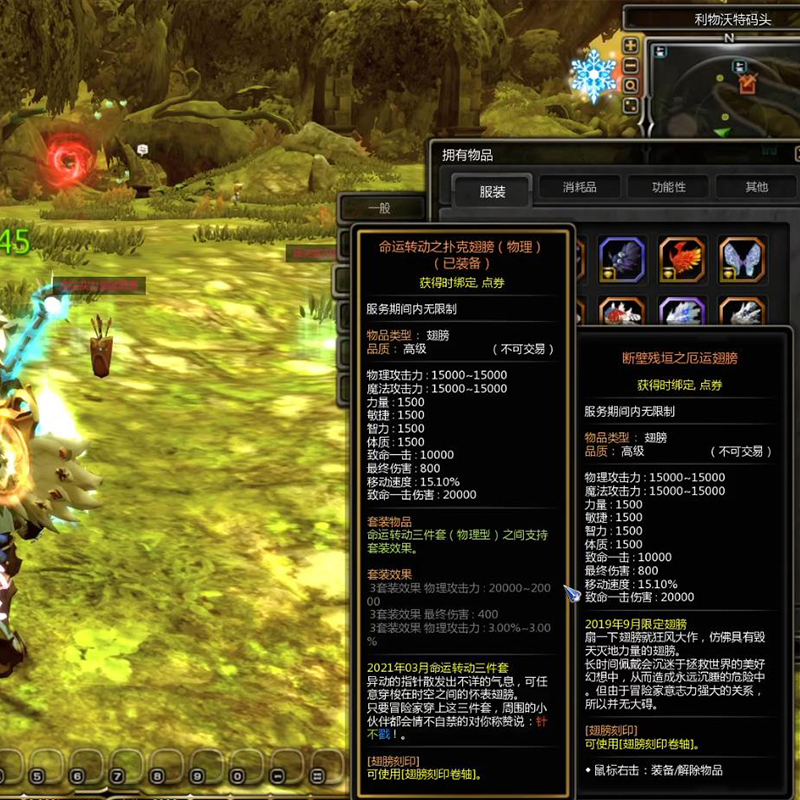The image size is (800, 800).
Task: Click the snowflake event icon
Action: 593,76
